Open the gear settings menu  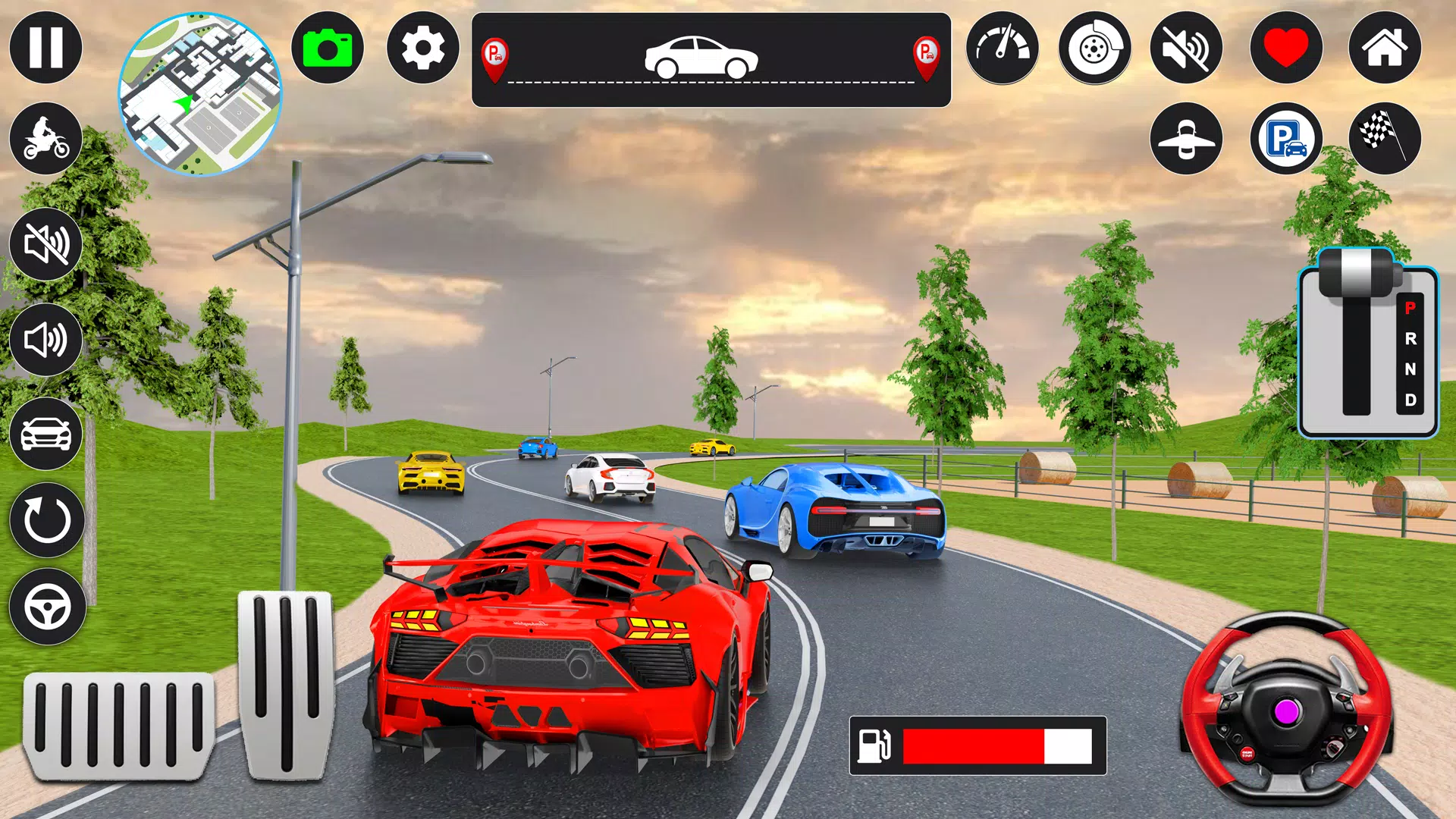(422, 48)
